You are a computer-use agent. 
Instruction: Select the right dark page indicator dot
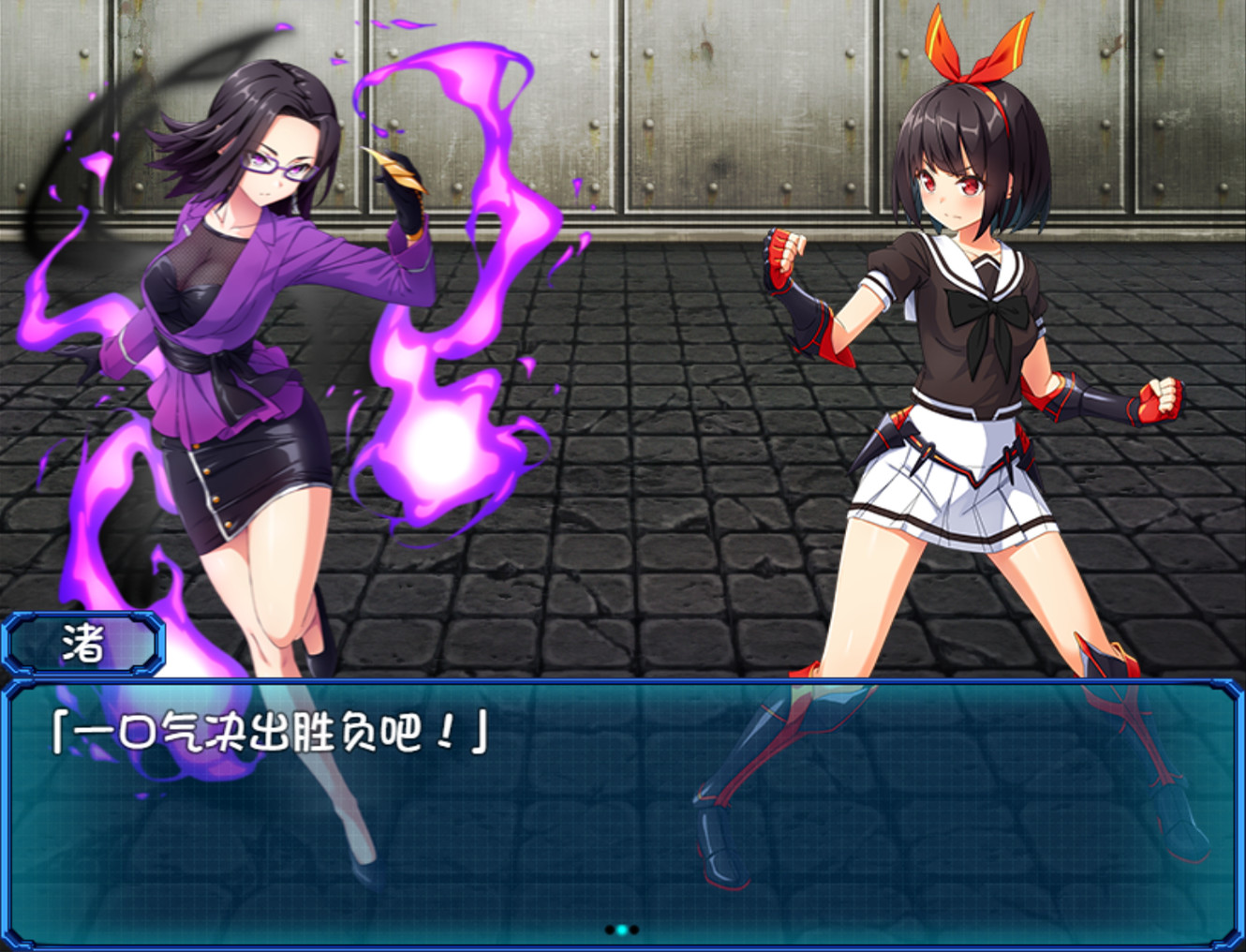(x=634, y=930)
